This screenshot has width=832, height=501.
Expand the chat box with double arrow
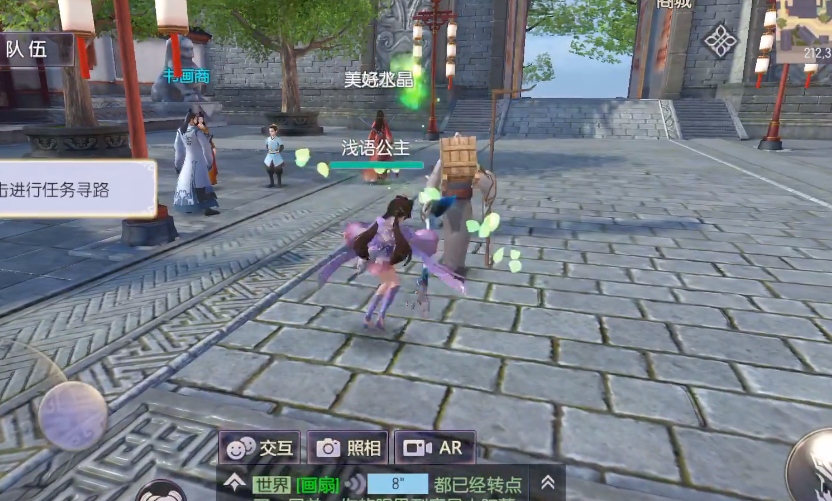point(547,482)
